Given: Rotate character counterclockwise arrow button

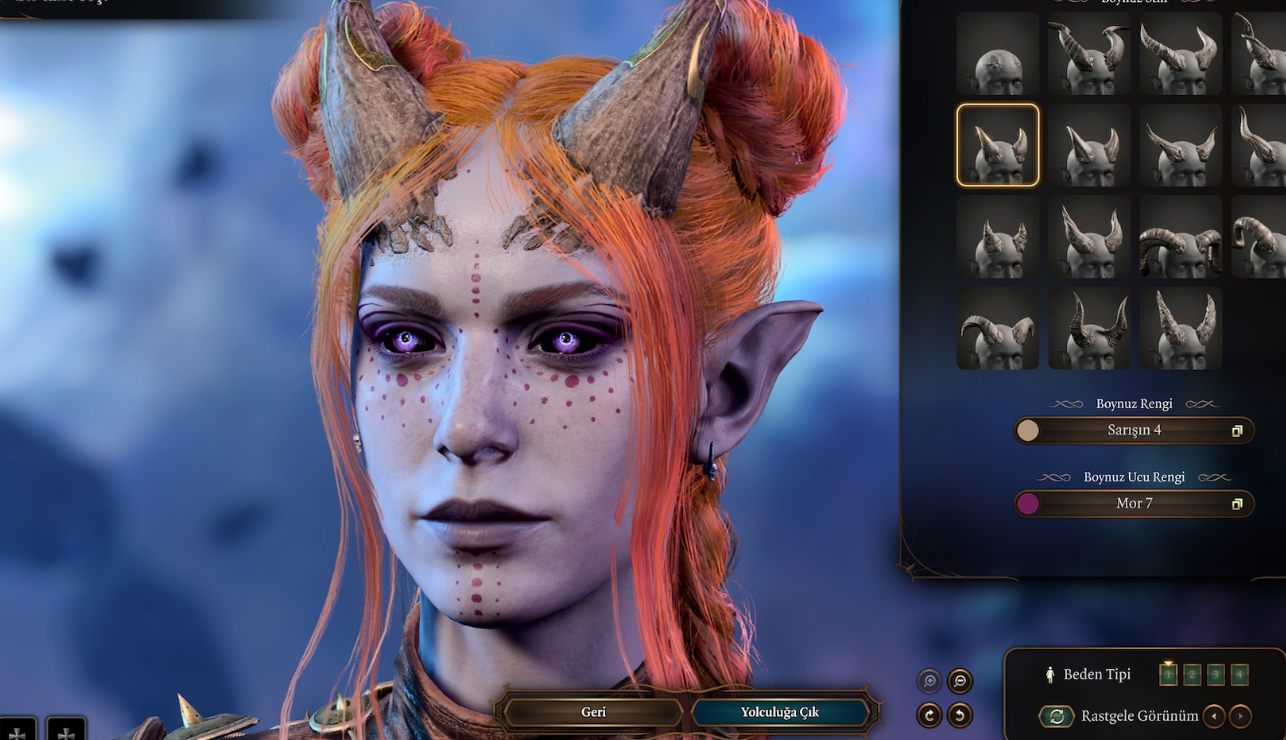Looking at the screenshot, I should tap(959, 715).
